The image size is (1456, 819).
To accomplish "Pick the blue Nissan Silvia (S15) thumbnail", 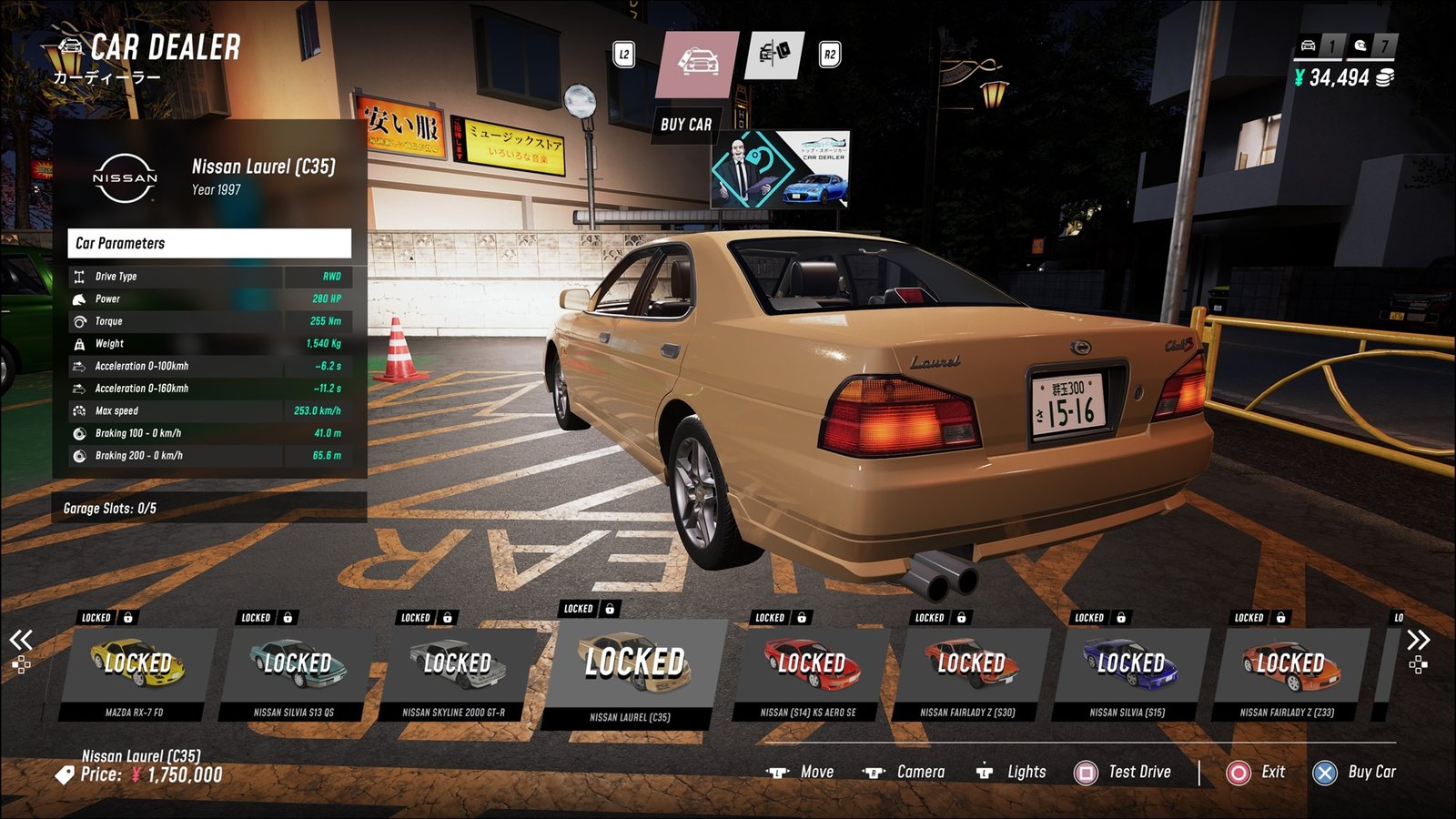I will point(1129,669).
